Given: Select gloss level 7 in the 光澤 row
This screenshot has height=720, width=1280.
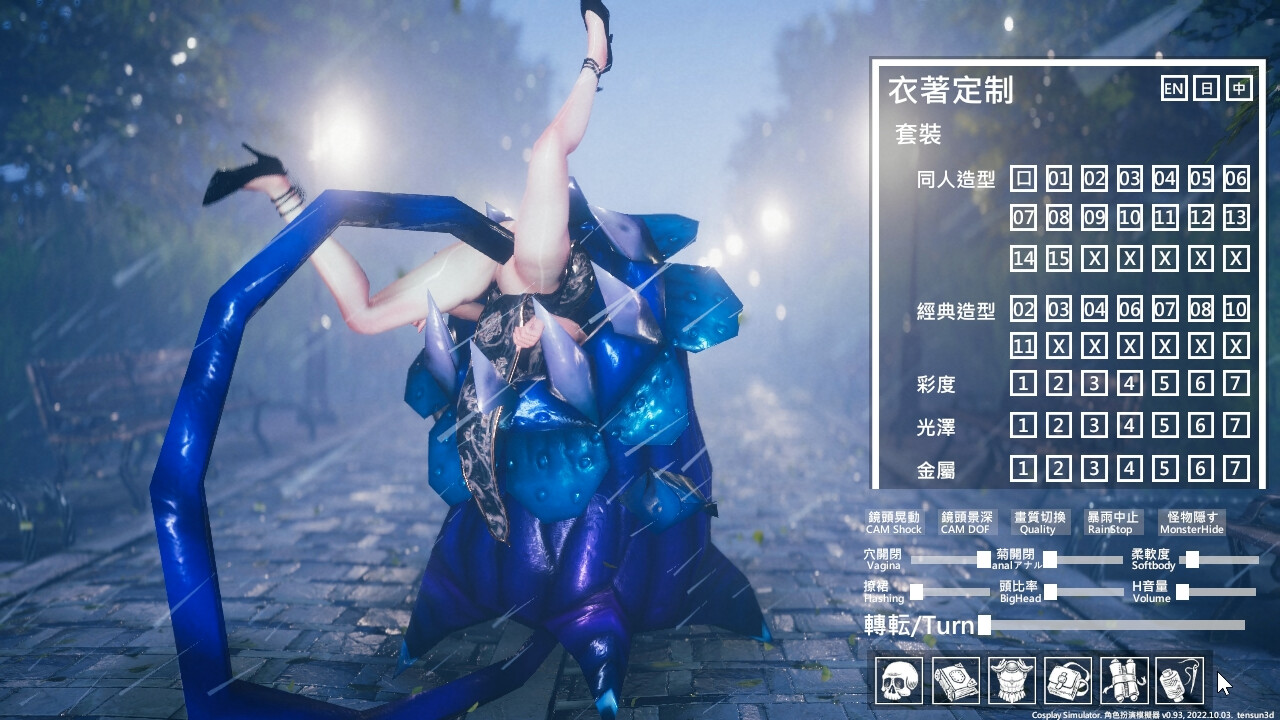Looking at the screenshot, I should (1237, 426).
